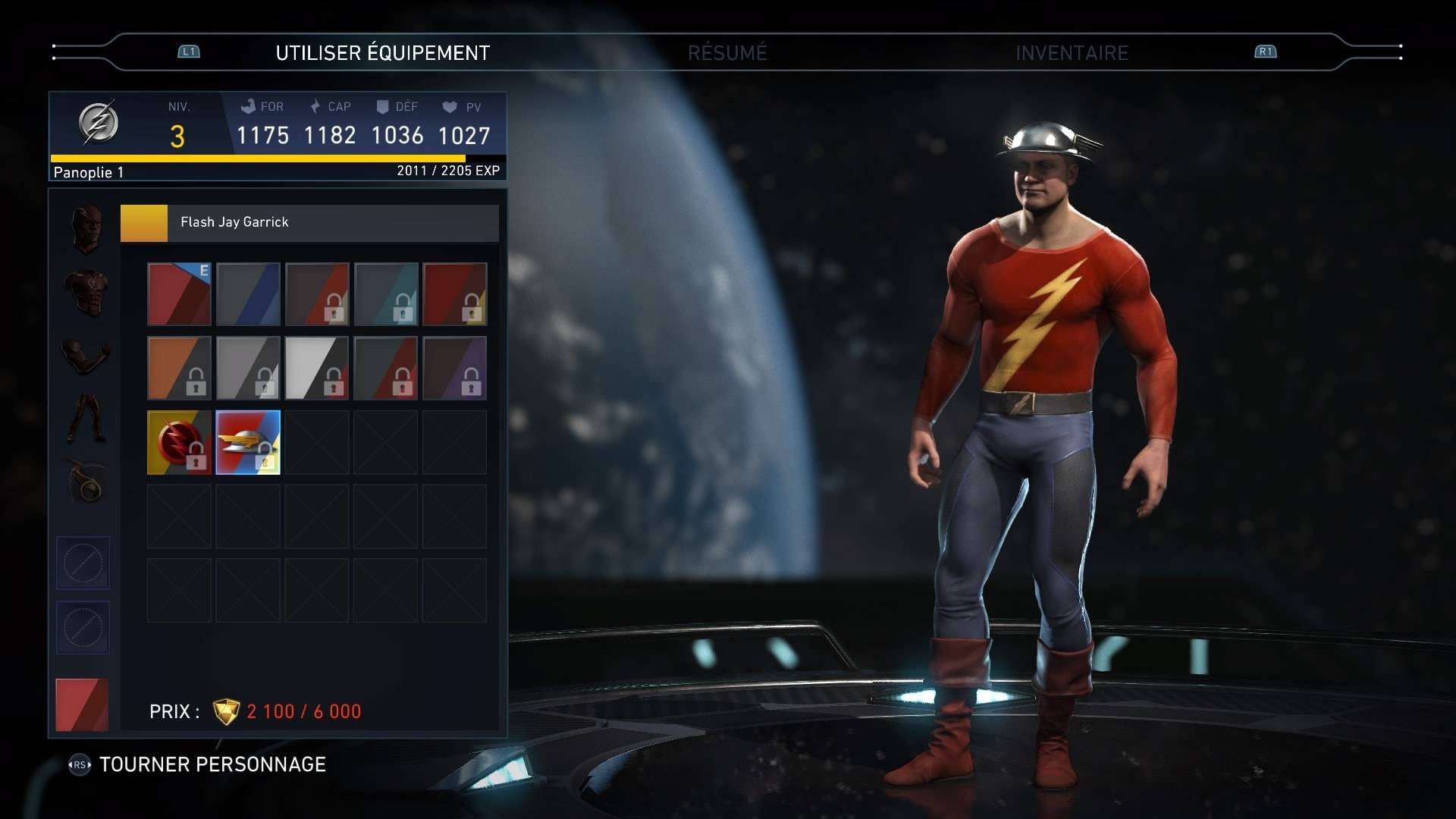Equip the shader marked with E
Image resolution: width=1456 pixels, height=819 pixels.
coord(178,294)
